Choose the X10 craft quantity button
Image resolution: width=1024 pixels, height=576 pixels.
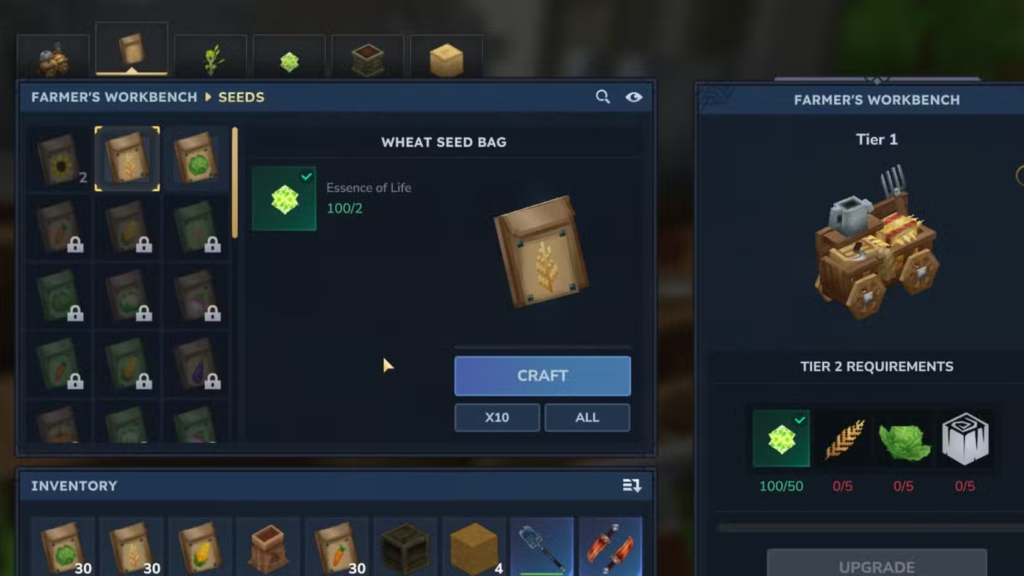[497, 417]
